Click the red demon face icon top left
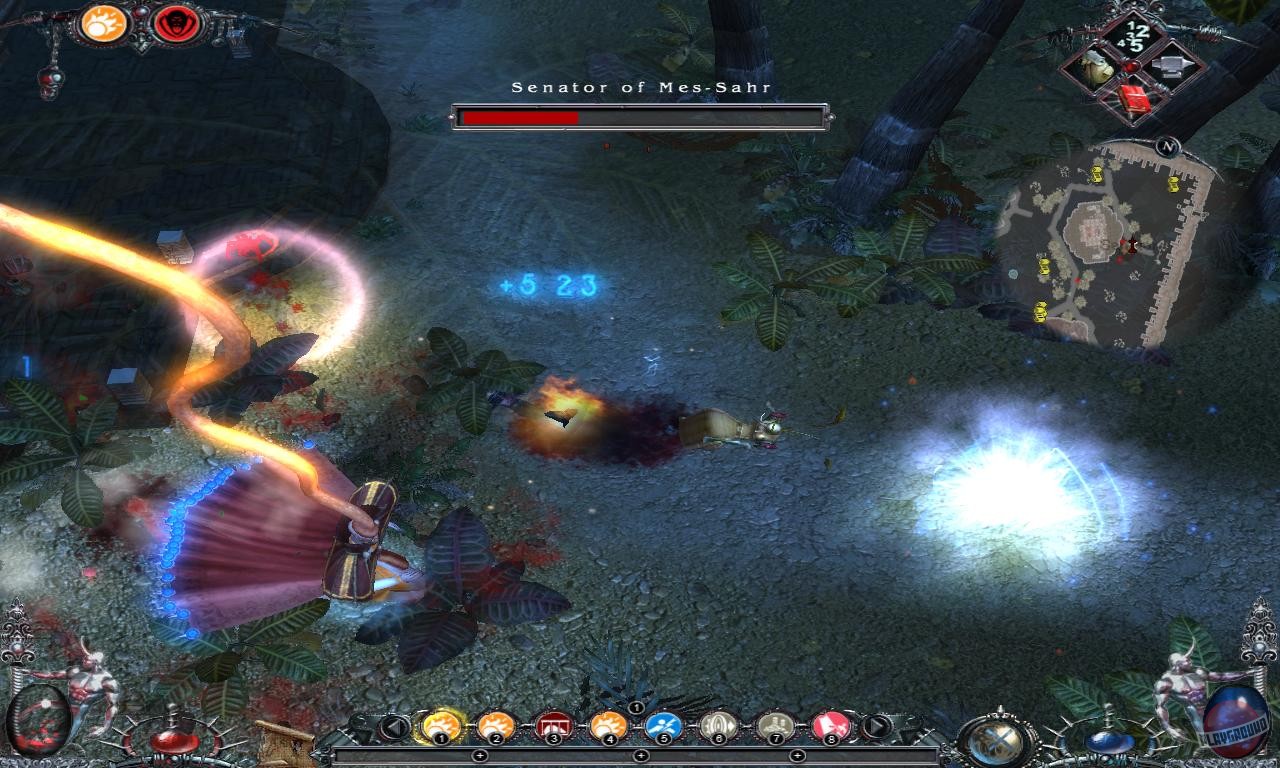The height and width of the screenshot is (768, 1280). coord(177,25)
